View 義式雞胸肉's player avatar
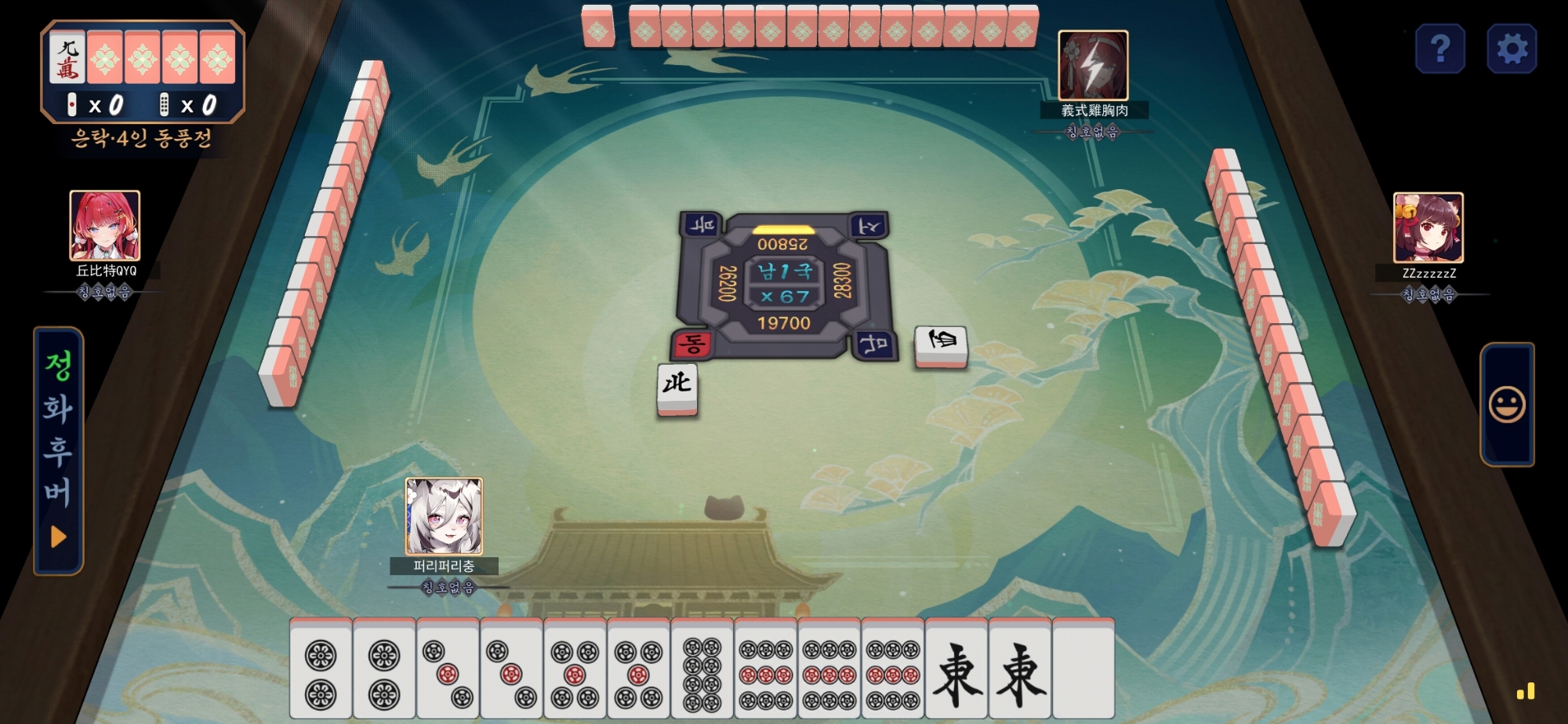Screen dimensions: 1568x724 pyautogui.click(x=1093, y=66)
